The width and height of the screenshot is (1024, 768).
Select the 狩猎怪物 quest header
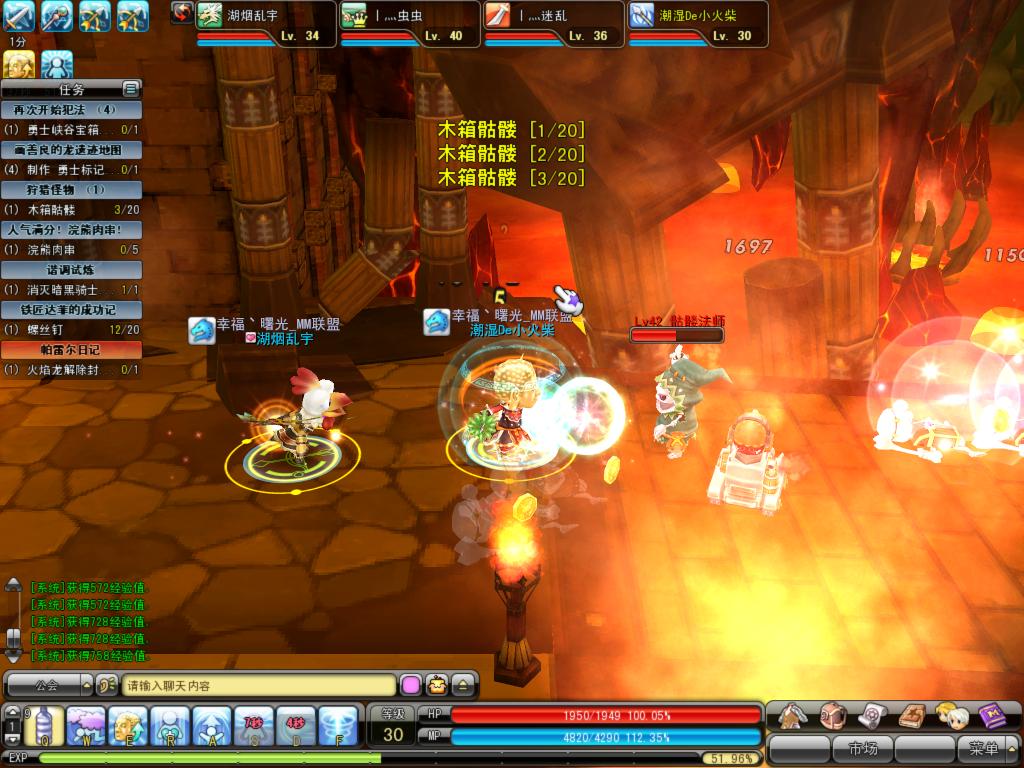pos(71,189)
